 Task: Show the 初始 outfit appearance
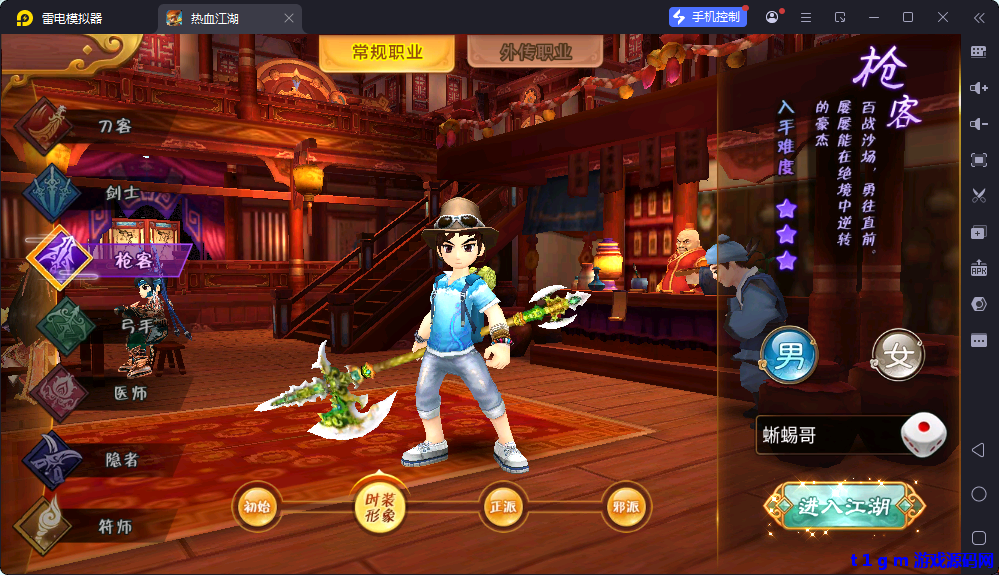pos(257,506)
